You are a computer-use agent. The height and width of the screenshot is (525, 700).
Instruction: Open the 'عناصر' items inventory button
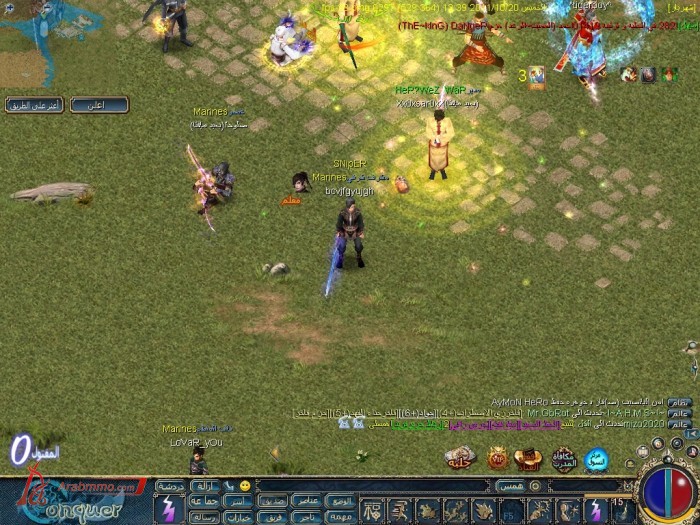pos(307,500)
